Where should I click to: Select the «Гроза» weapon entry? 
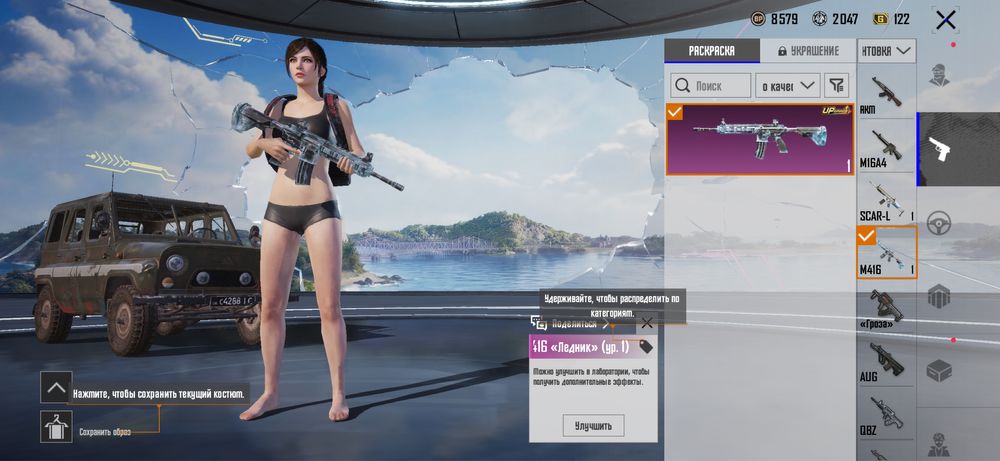click(x=887, y=309)
